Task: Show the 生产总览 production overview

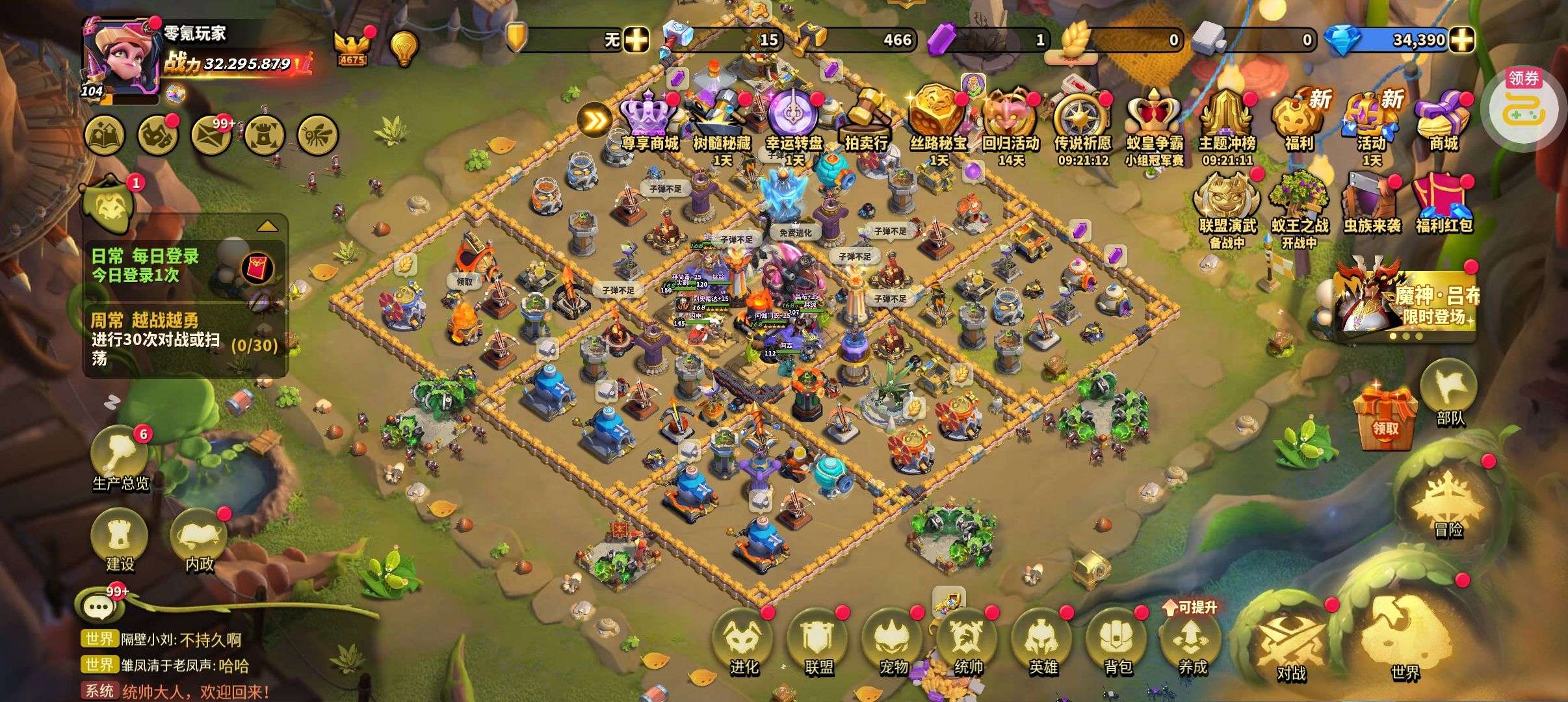Action: point(120,458)
